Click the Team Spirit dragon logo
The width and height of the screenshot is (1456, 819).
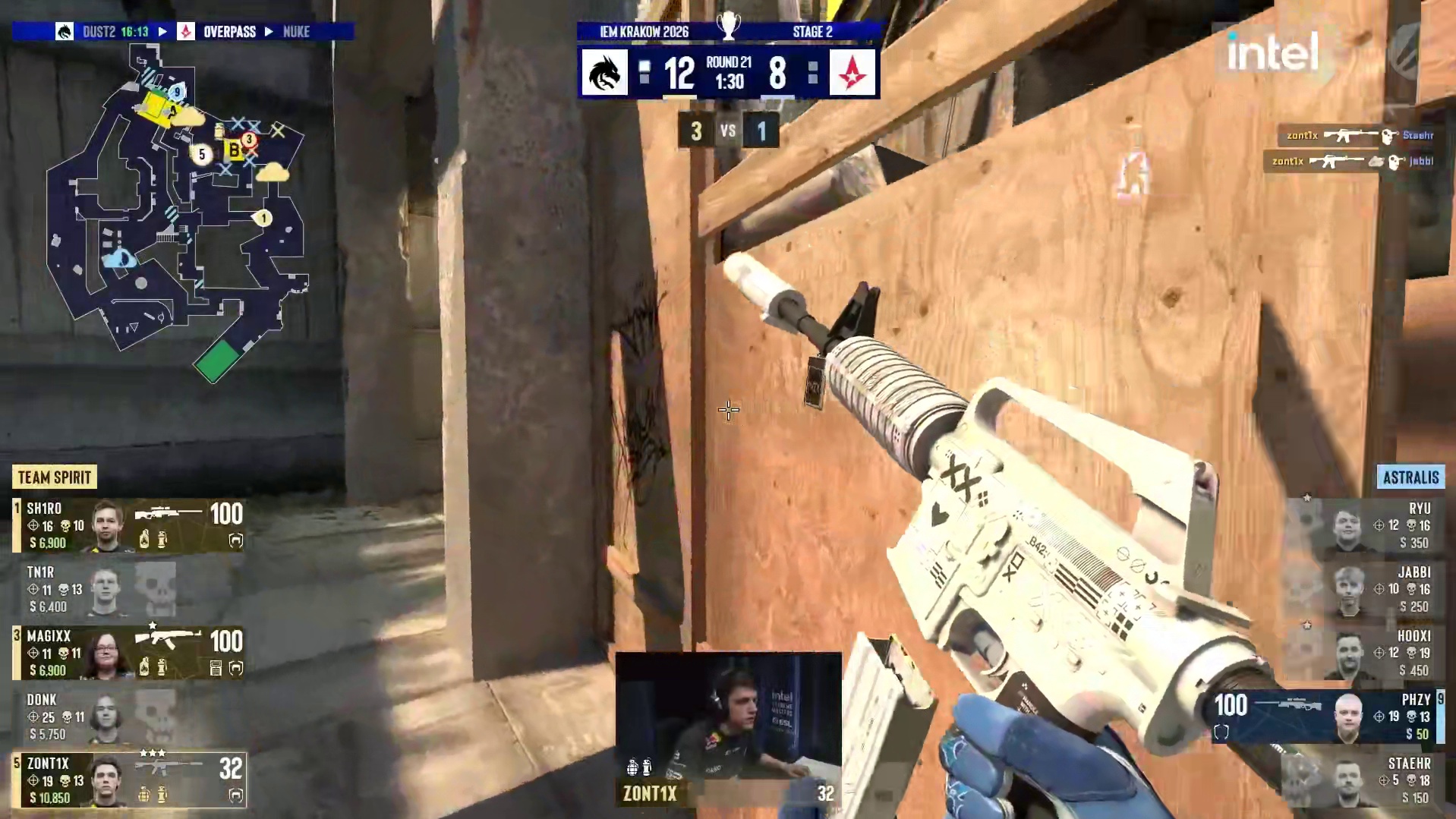(x=605, y=73)
